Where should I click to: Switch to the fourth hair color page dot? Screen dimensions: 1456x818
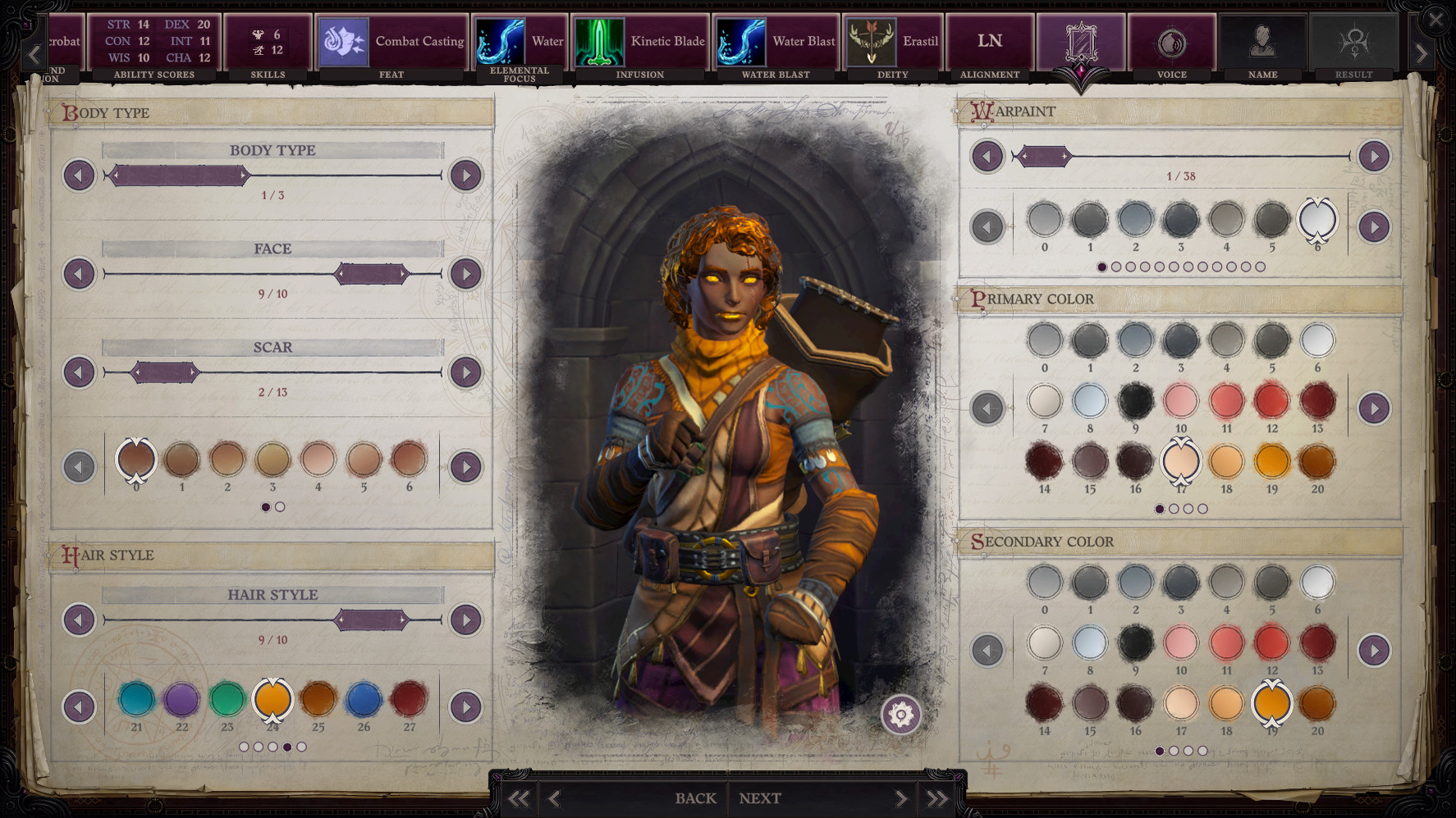286,747
